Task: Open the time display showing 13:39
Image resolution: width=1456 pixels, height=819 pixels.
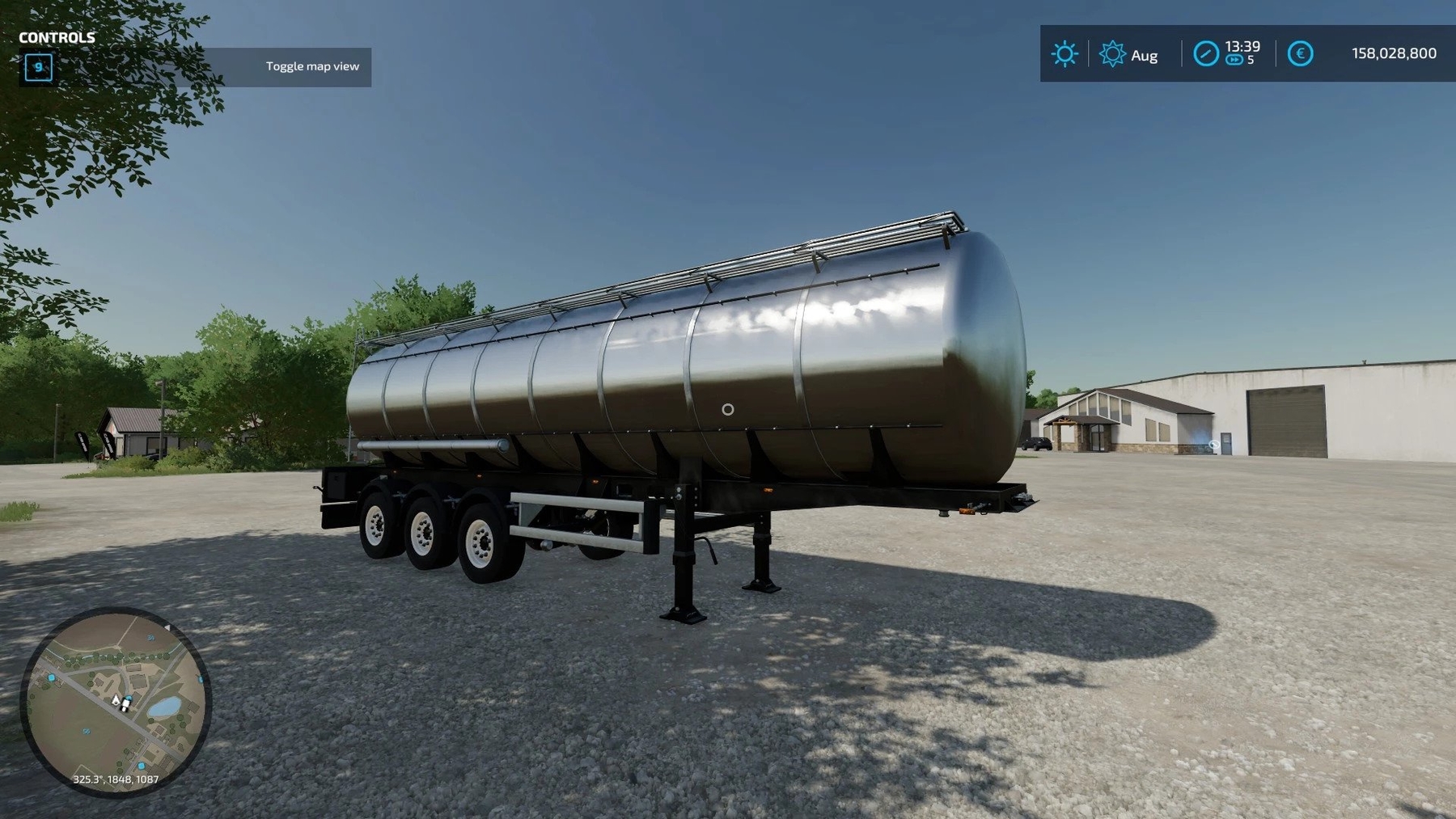Action: [1242, 47]
